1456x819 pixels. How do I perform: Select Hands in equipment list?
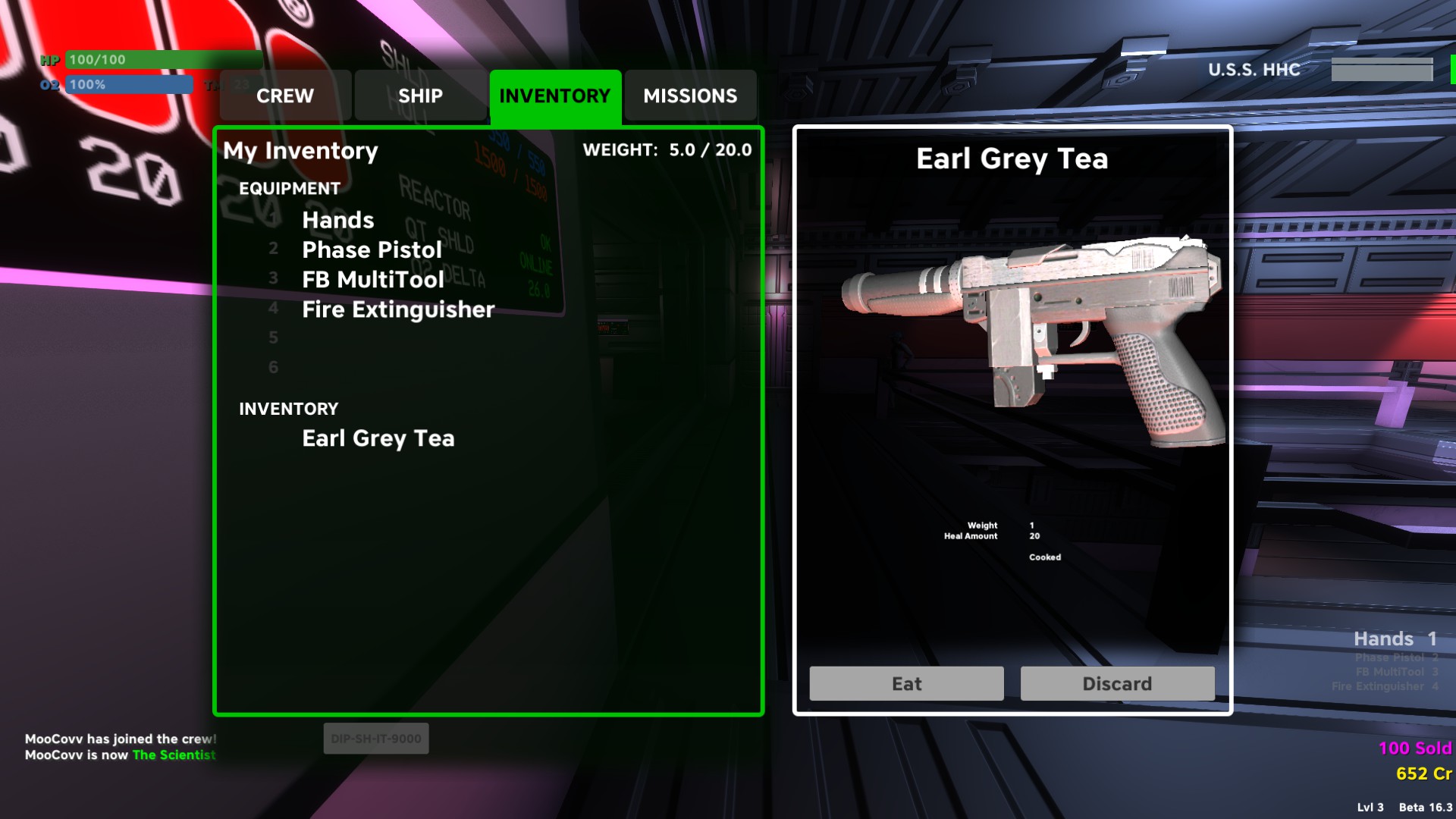click(x=338, y=220)
